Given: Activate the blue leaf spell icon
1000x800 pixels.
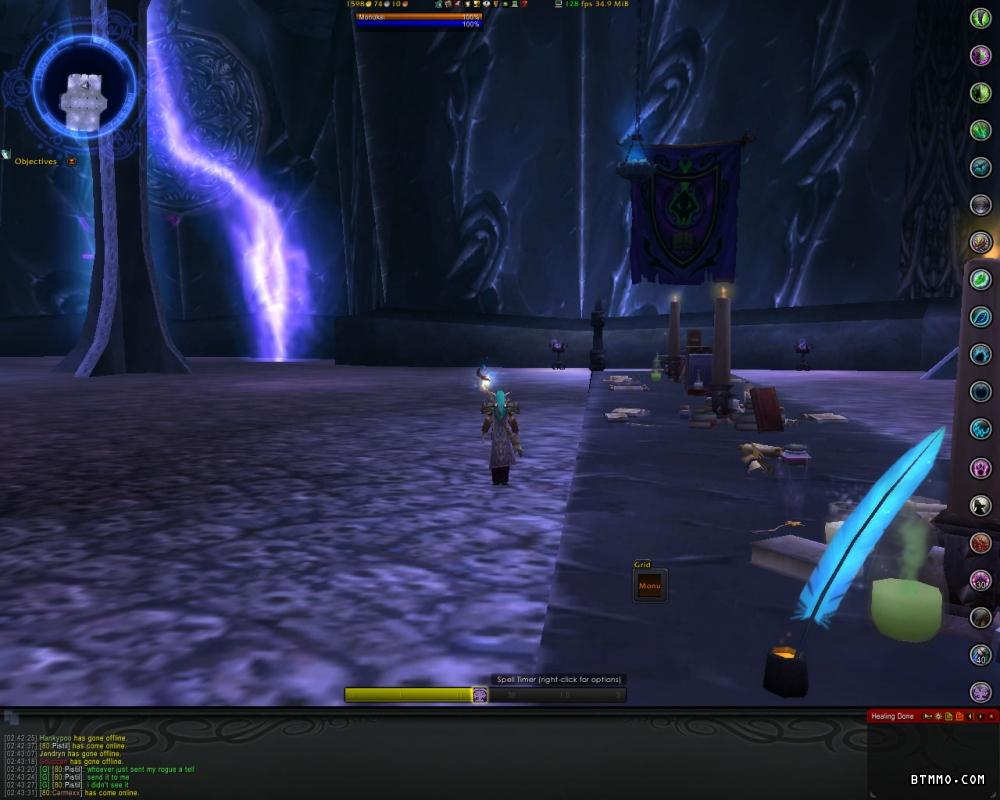Looking at the screenshot, I should click(981, 317).
